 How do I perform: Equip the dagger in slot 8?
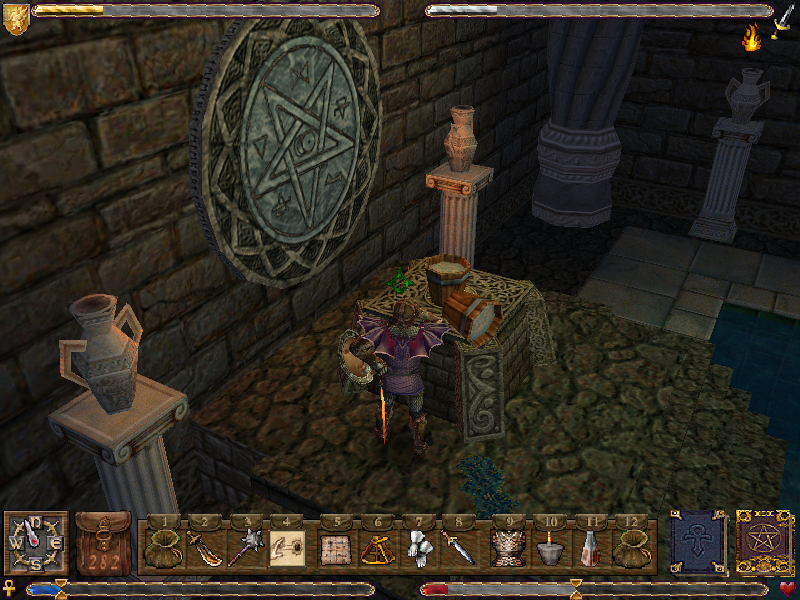[x=460, y=548]
